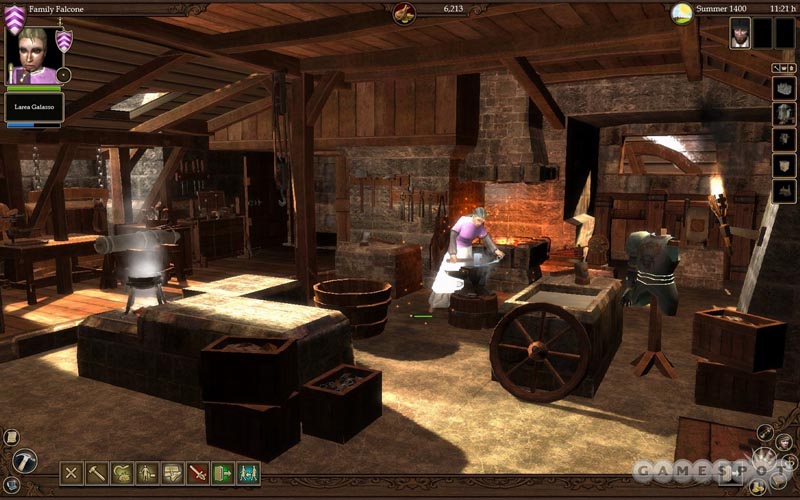Choose the red sword attack action
The image size is (800, 500).
tap(198, 472)
